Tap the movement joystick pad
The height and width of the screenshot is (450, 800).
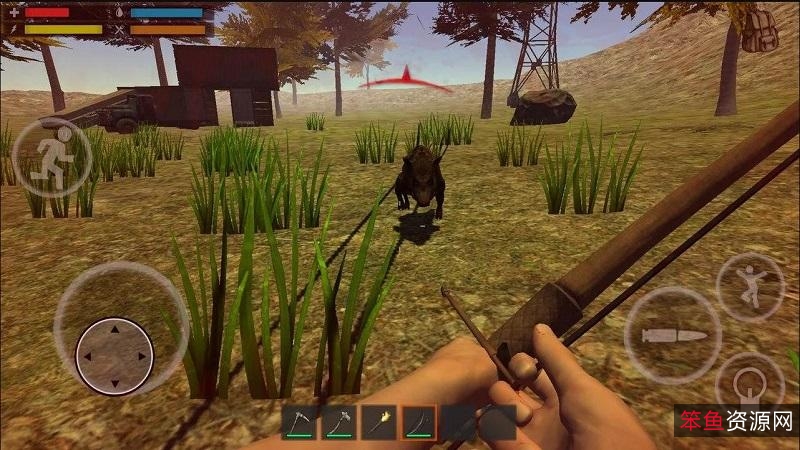tap(114, 355)
